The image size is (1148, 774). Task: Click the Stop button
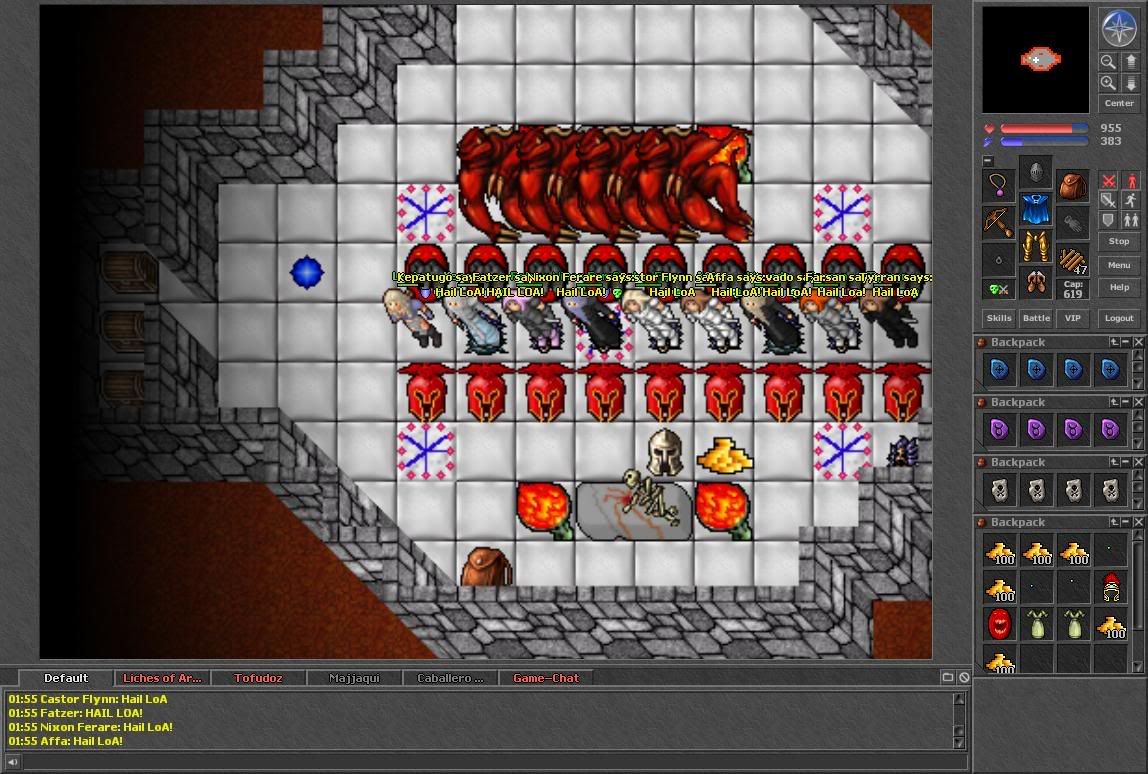pos(1119,241)
